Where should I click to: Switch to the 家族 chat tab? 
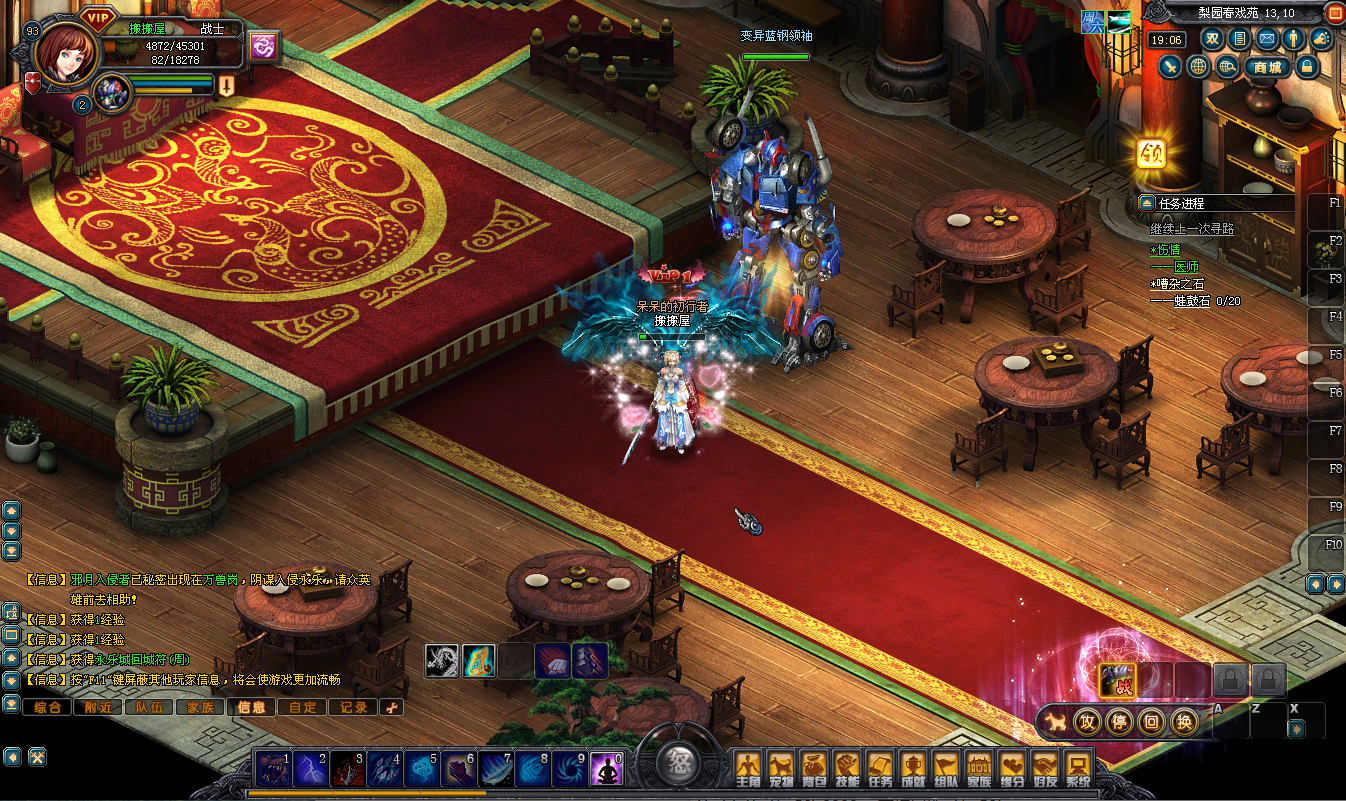click(200, 707)
